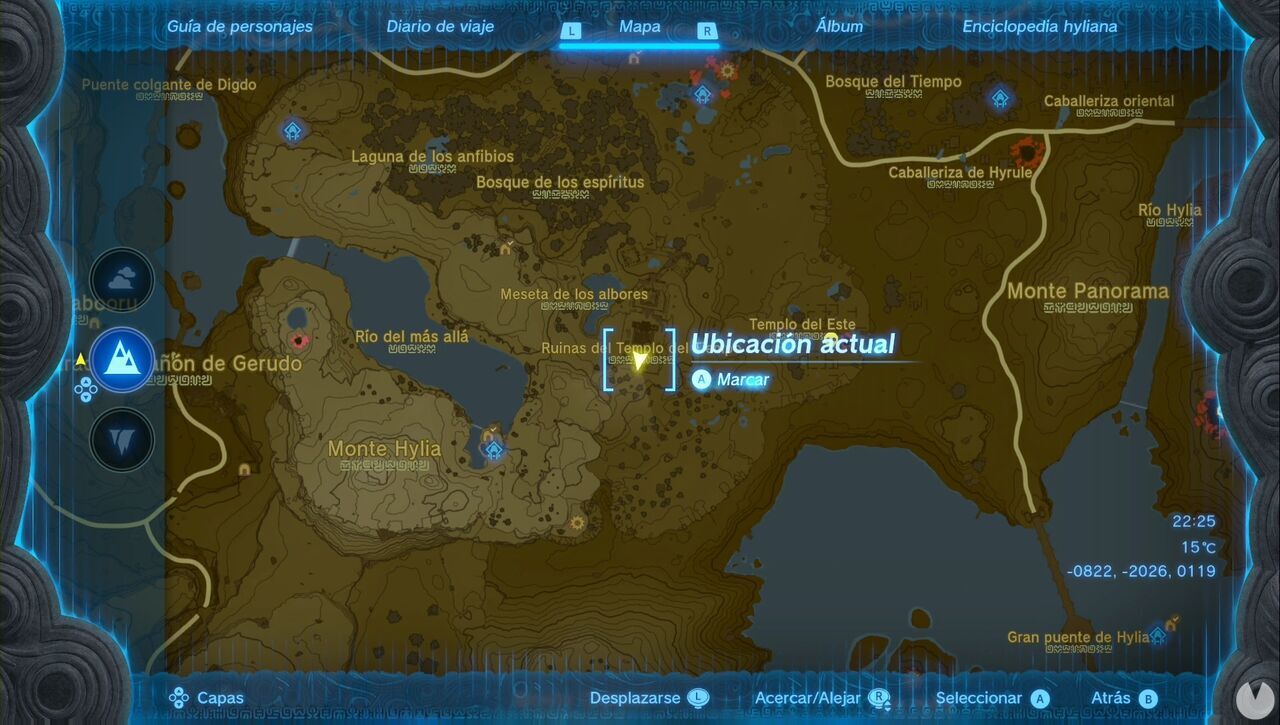The image size is (1280, 725).
Task: Click the shrine icon near Laguna de los anfibios
Action: click(x=292, y=131)
